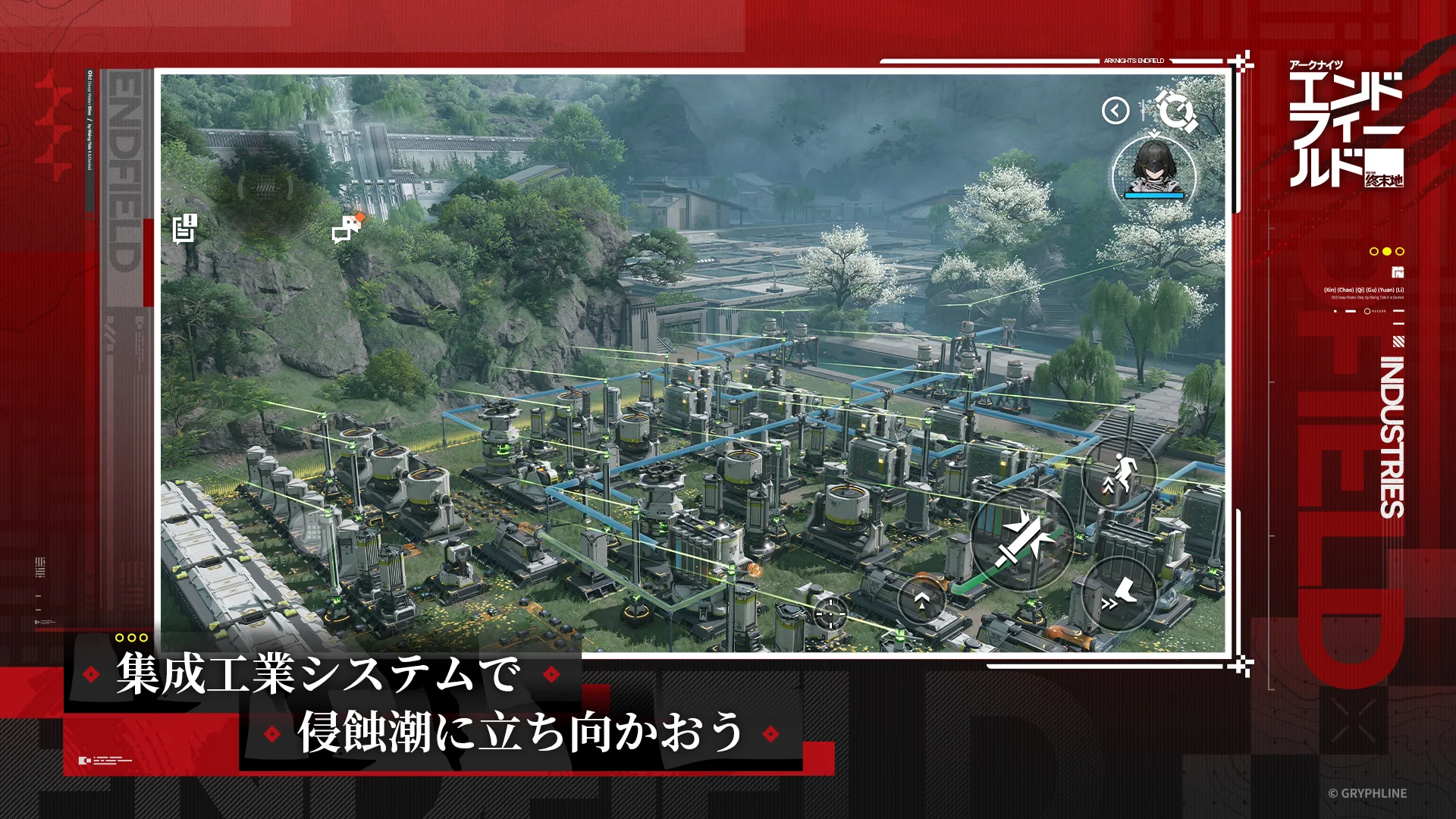Screen dimensions: 1456x819
Task: Open the chat bubbles icon with notification
Action: click(348, 227)
